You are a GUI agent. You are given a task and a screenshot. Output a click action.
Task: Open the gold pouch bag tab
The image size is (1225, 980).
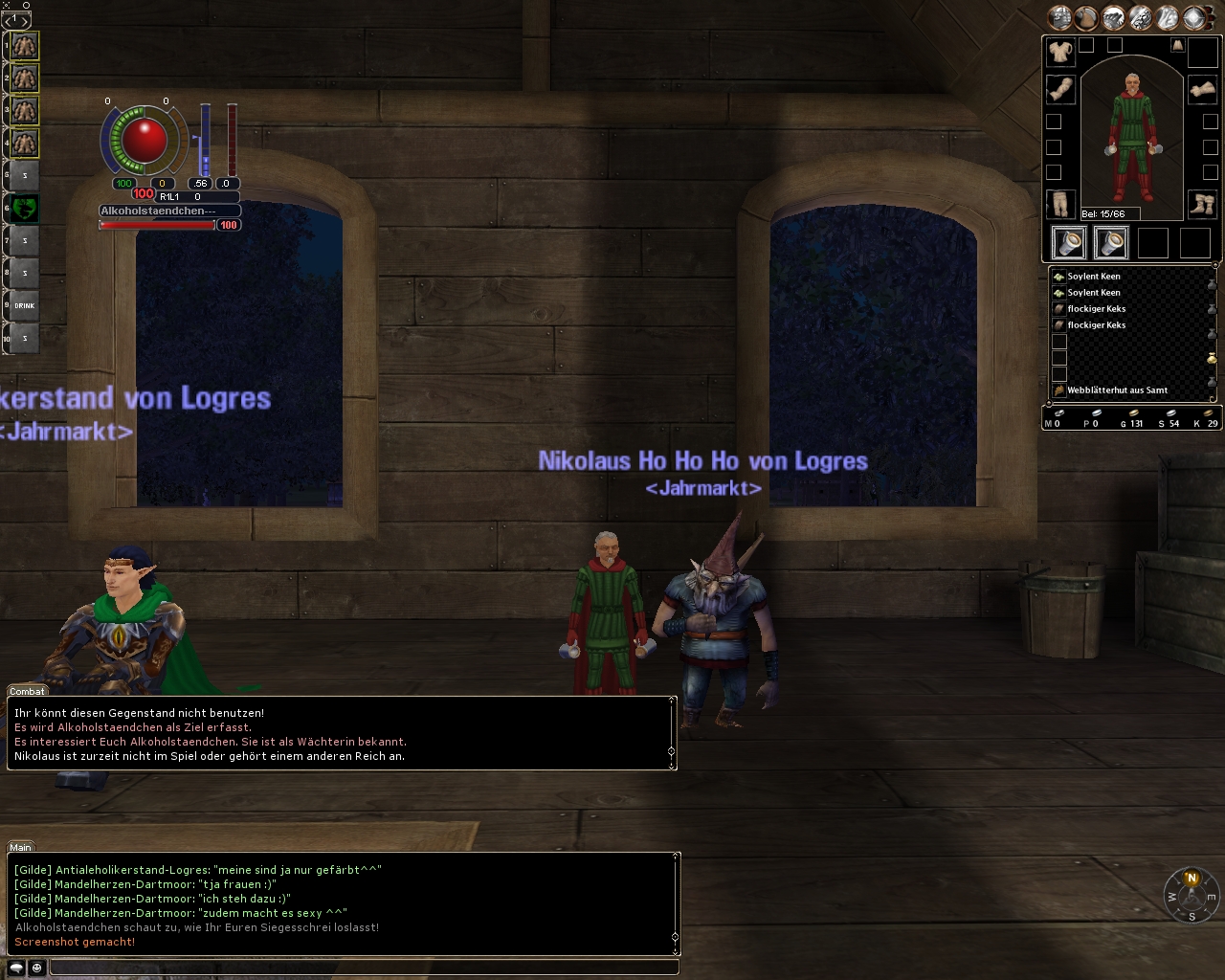pos(1212,358)
